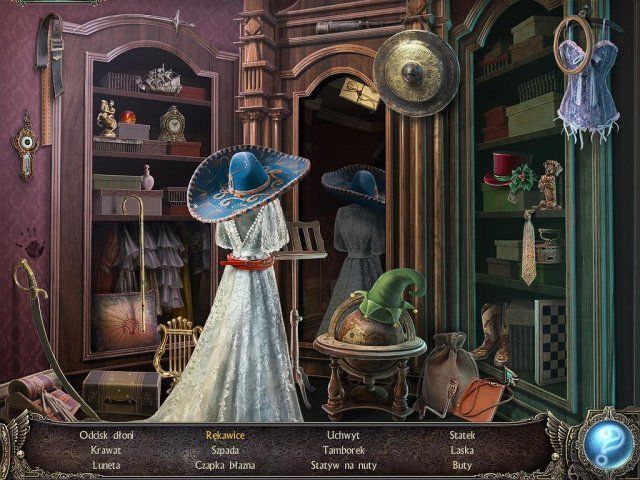Click the 'Uchwyt' list entry
Viewport: 640px width, 480px height.
tap(344, 435)
